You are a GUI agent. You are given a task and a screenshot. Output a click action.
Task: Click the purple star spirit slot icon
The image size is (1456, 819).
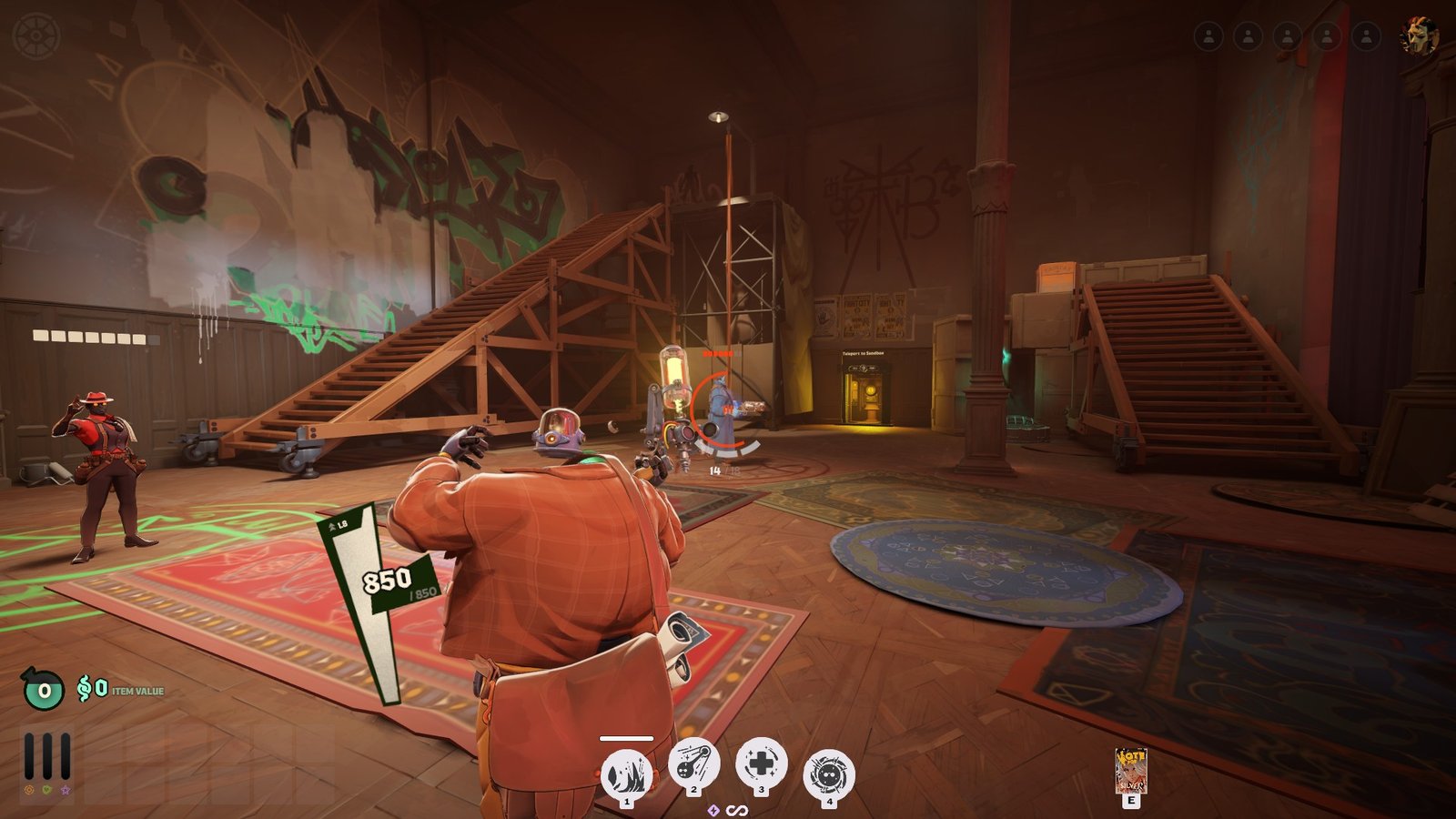click(66, 791)
